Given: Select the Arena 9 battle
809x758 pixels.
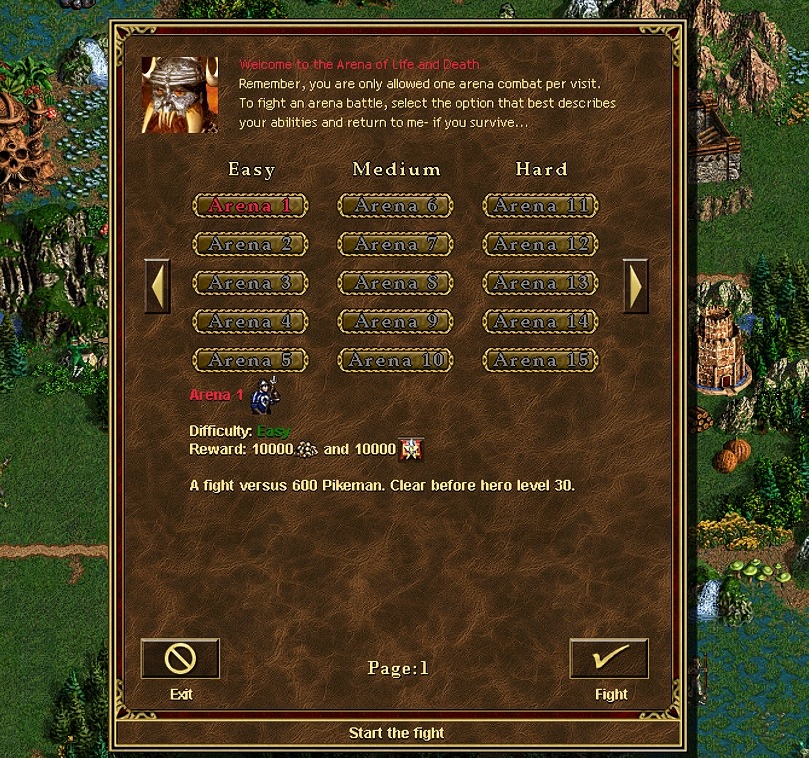Looking at the screenshot, I should 396,322.
